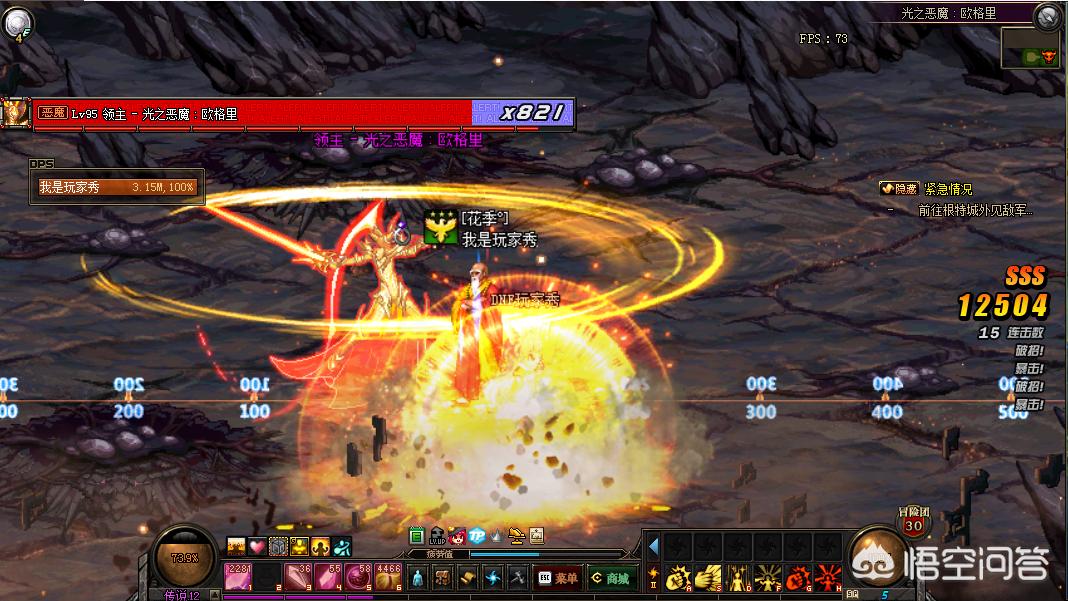Click the LV.UP icon
Image resolution: width=1068 pixels, height=601 pixels.
437,536
